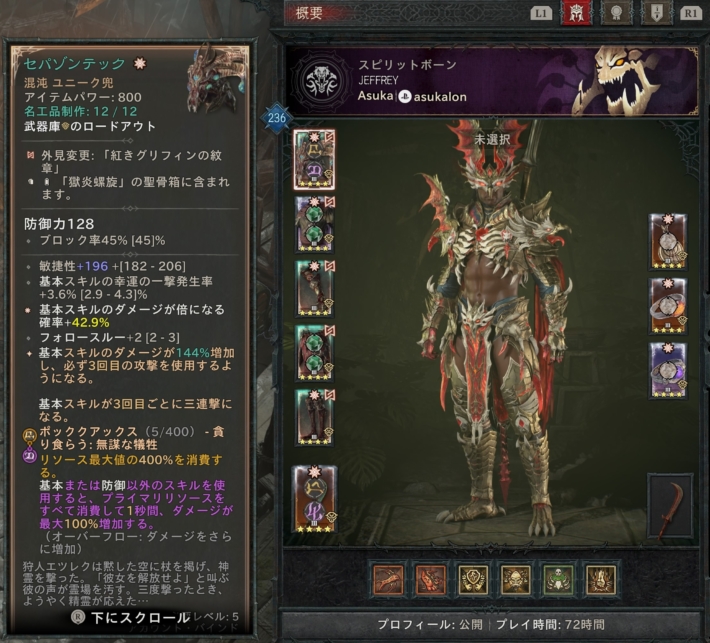Select the shield emblem skill icon
Image resolution: width=710 pixels, height=643 pixels.
pyautogui.click(x=471, y=580)
